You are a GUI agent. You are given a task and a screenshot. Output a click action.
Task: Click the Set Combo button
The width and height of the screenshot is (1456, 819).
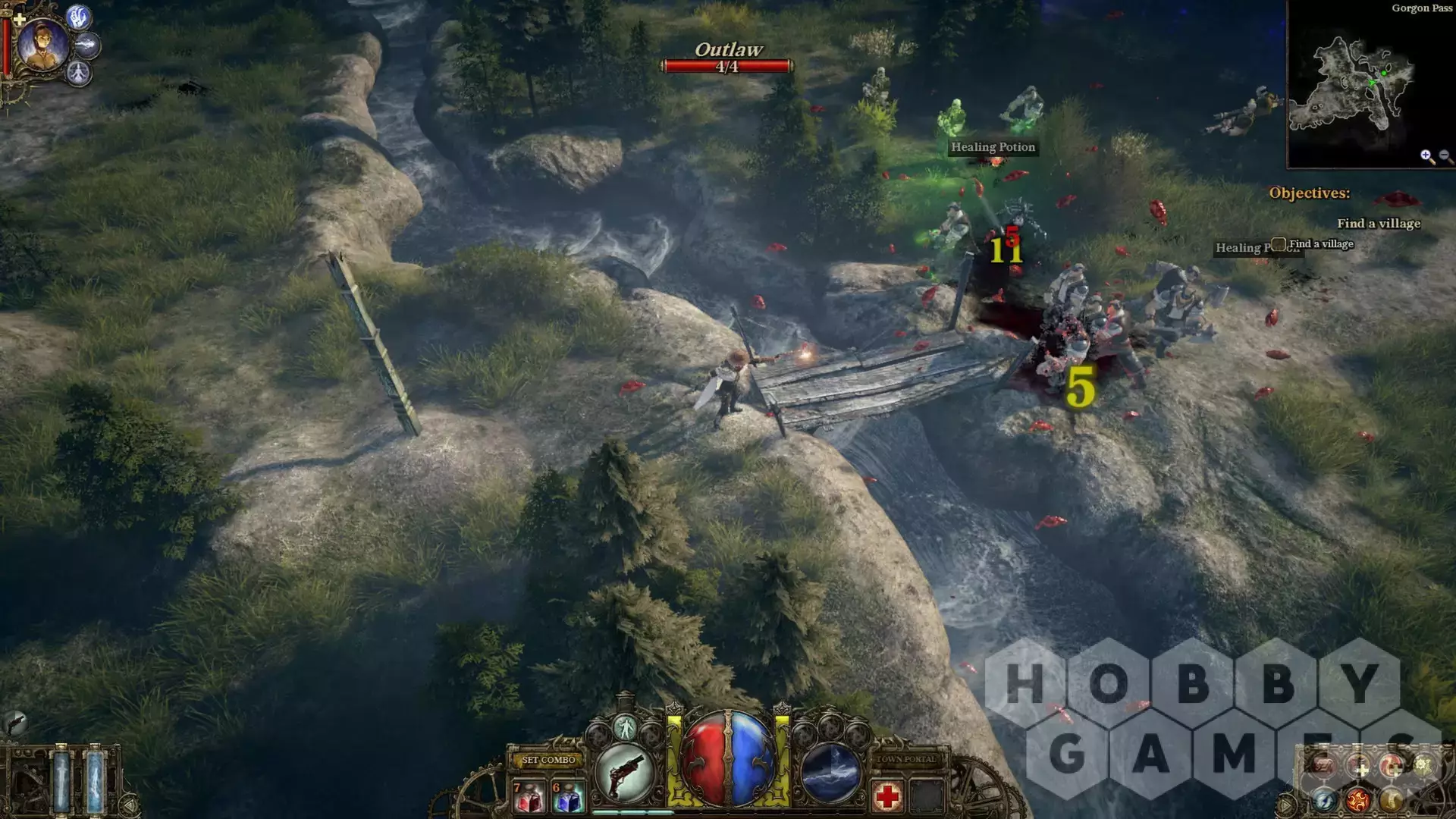pos(549,760)
